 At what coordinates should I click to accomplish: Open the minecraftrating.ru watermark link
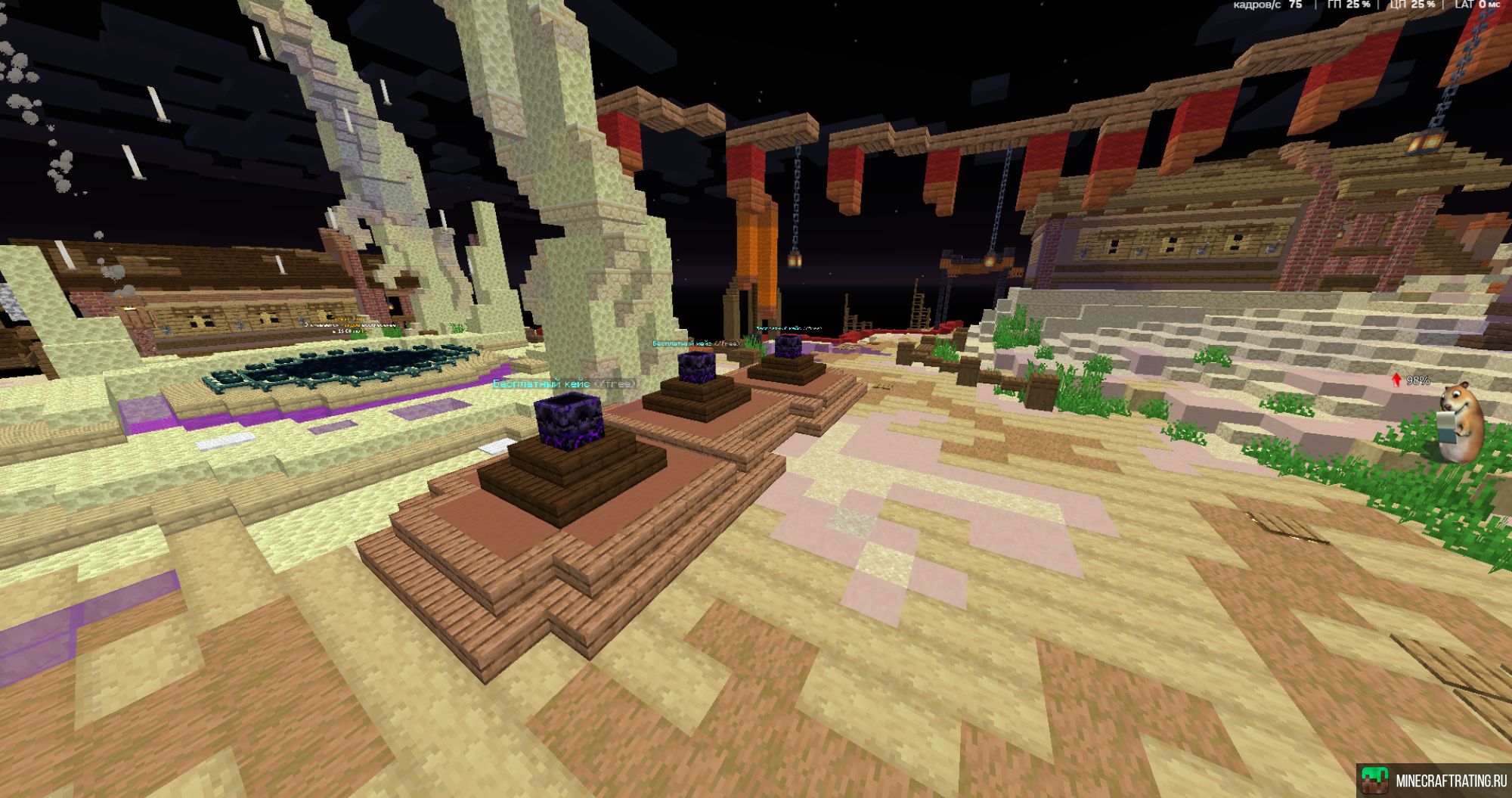click(1433, 781)
